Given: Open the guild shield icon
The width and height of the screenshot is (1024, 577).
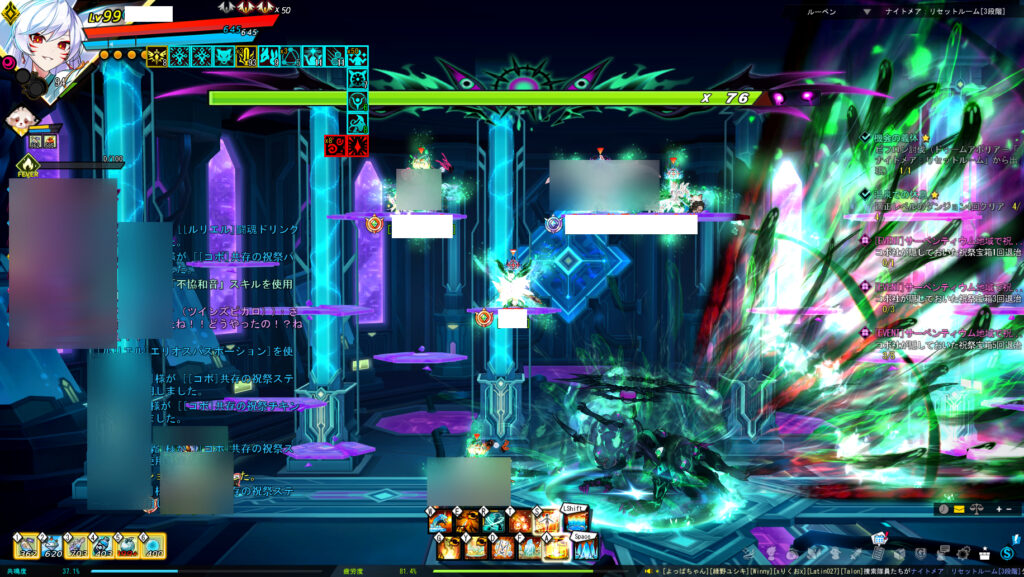Looking at the screenshot, I should (x=920, y=554).
